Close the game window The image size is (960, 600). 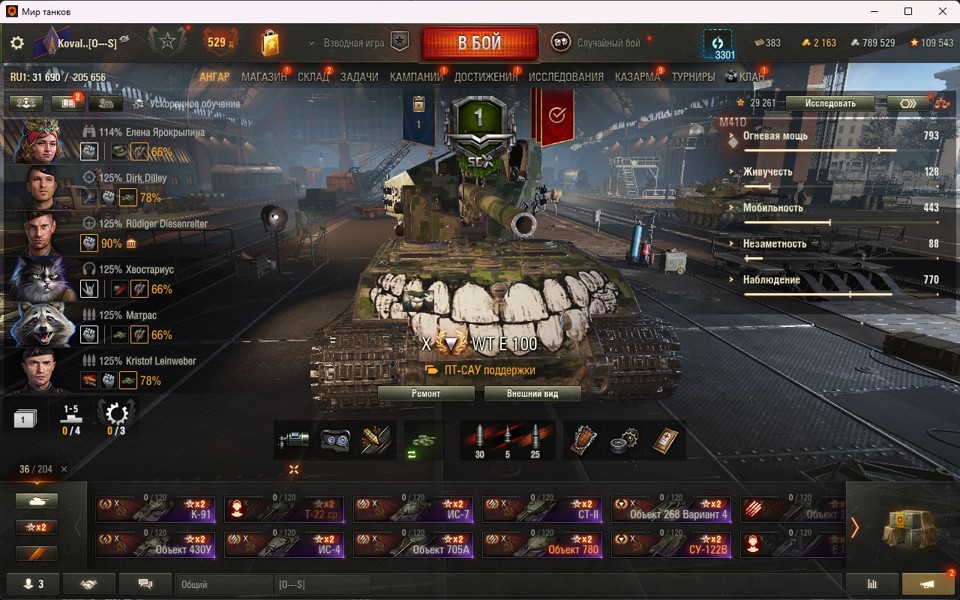[x=940, y=11]
